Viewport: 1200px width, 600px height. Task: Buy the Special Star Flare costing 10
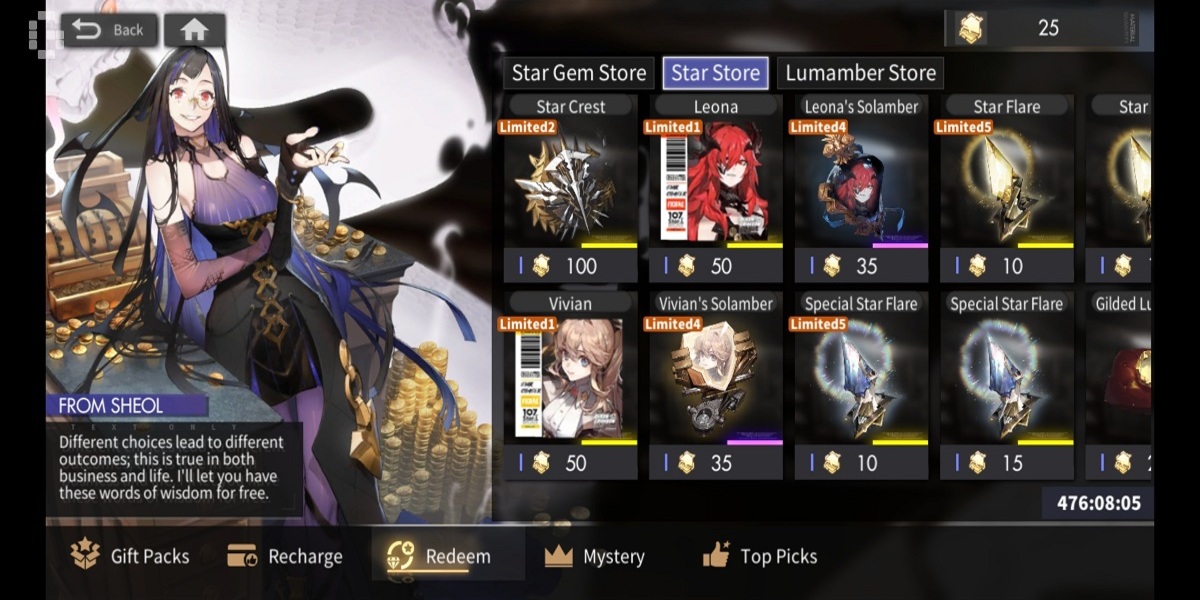tap(861, 387)
